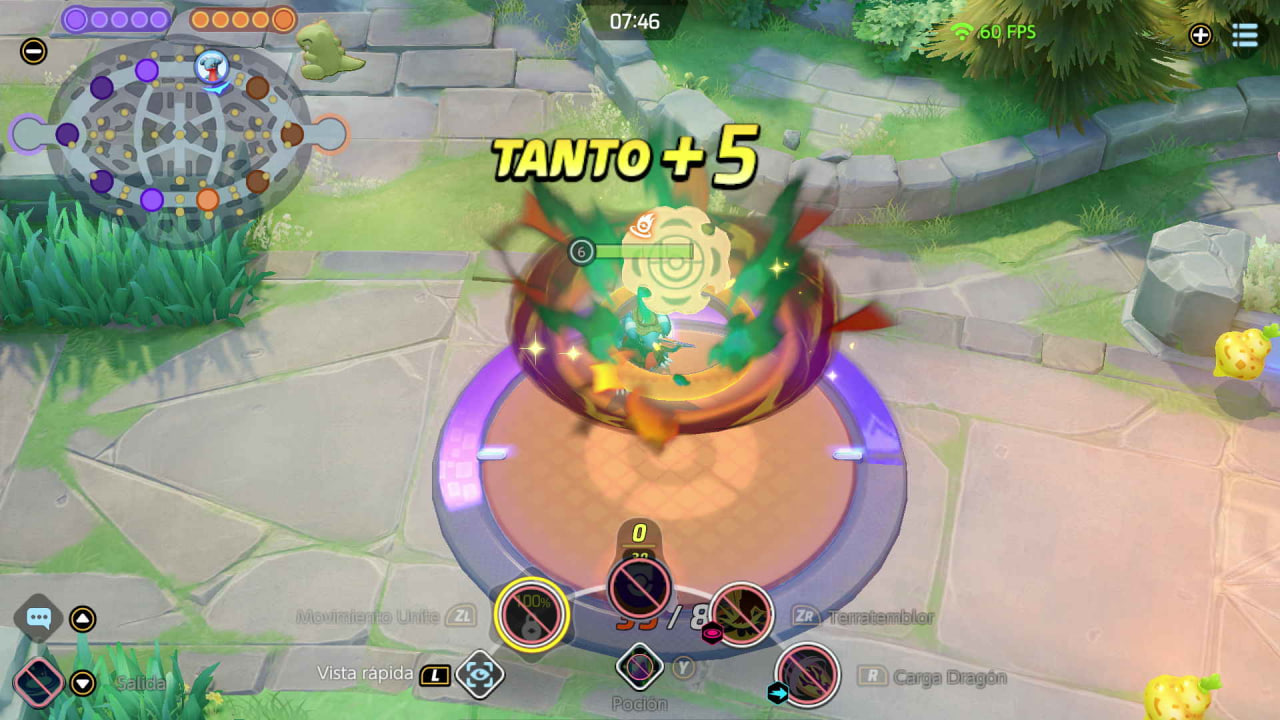Image resolution: width=1280 pixels, height=720 pixels.
Task: Open the hamburger menu
Action: (x=1245, y=35)
